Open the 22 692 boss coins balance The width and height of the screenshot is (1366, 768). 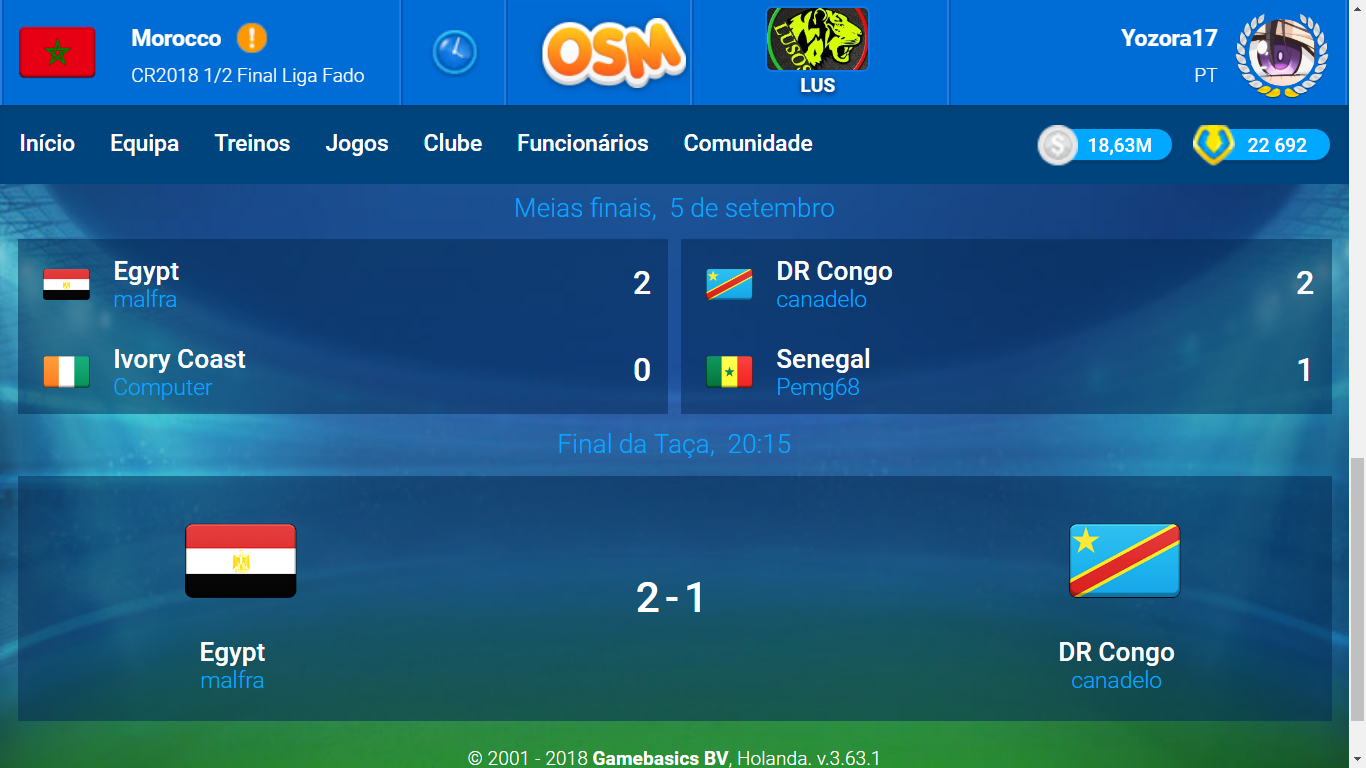[x=1262, y=146]
